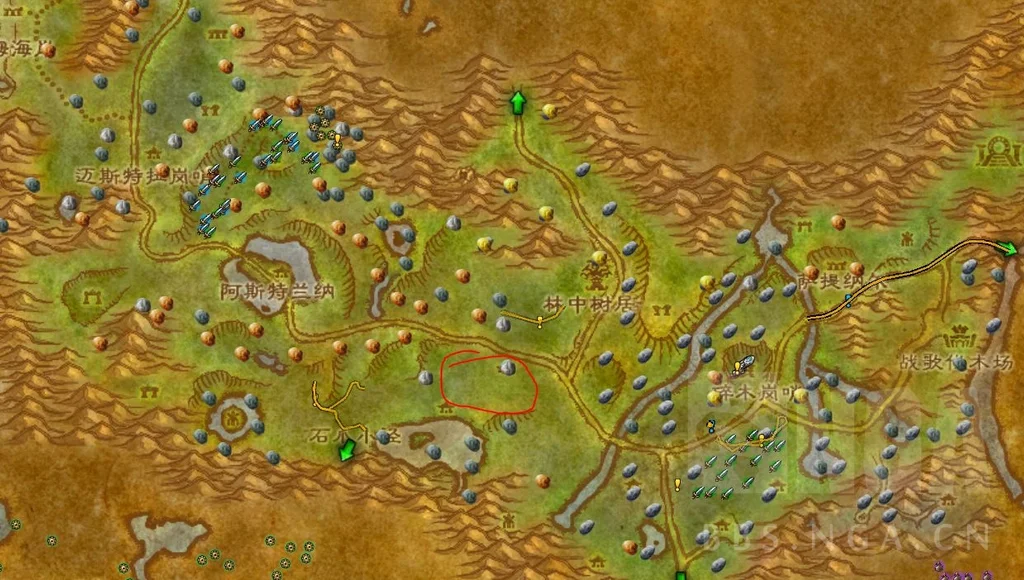
Task: Select the green arrow pointing down-left
Action: tap(347, 450)
